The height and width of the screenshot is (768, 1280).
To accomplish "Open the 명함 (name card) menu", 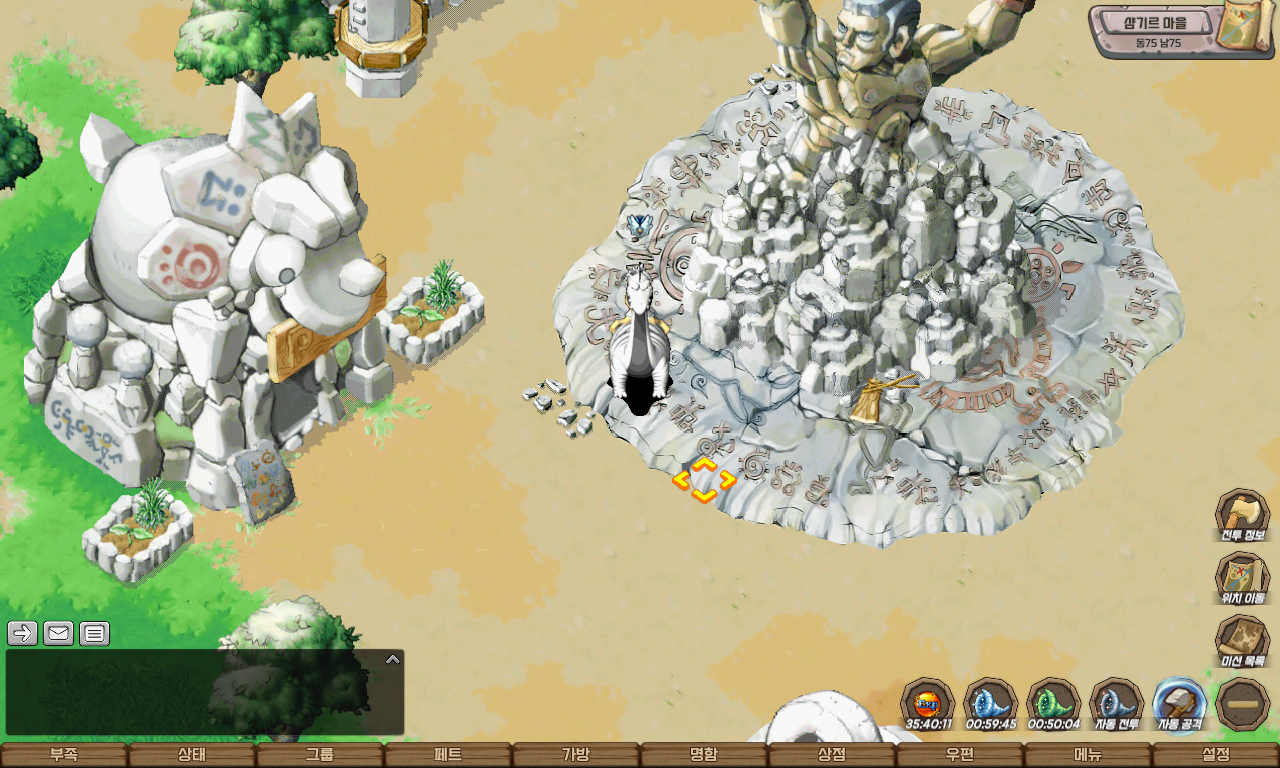I will point(704,755).
